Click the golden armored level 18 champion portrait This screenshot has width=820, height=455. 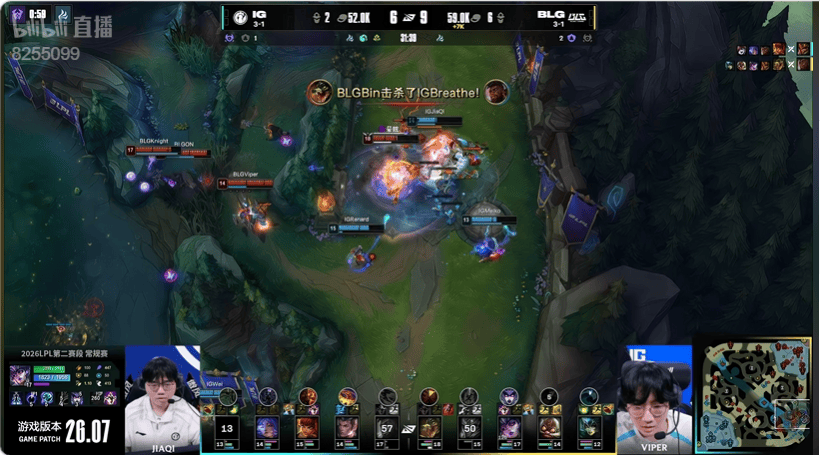coord(428,427)
